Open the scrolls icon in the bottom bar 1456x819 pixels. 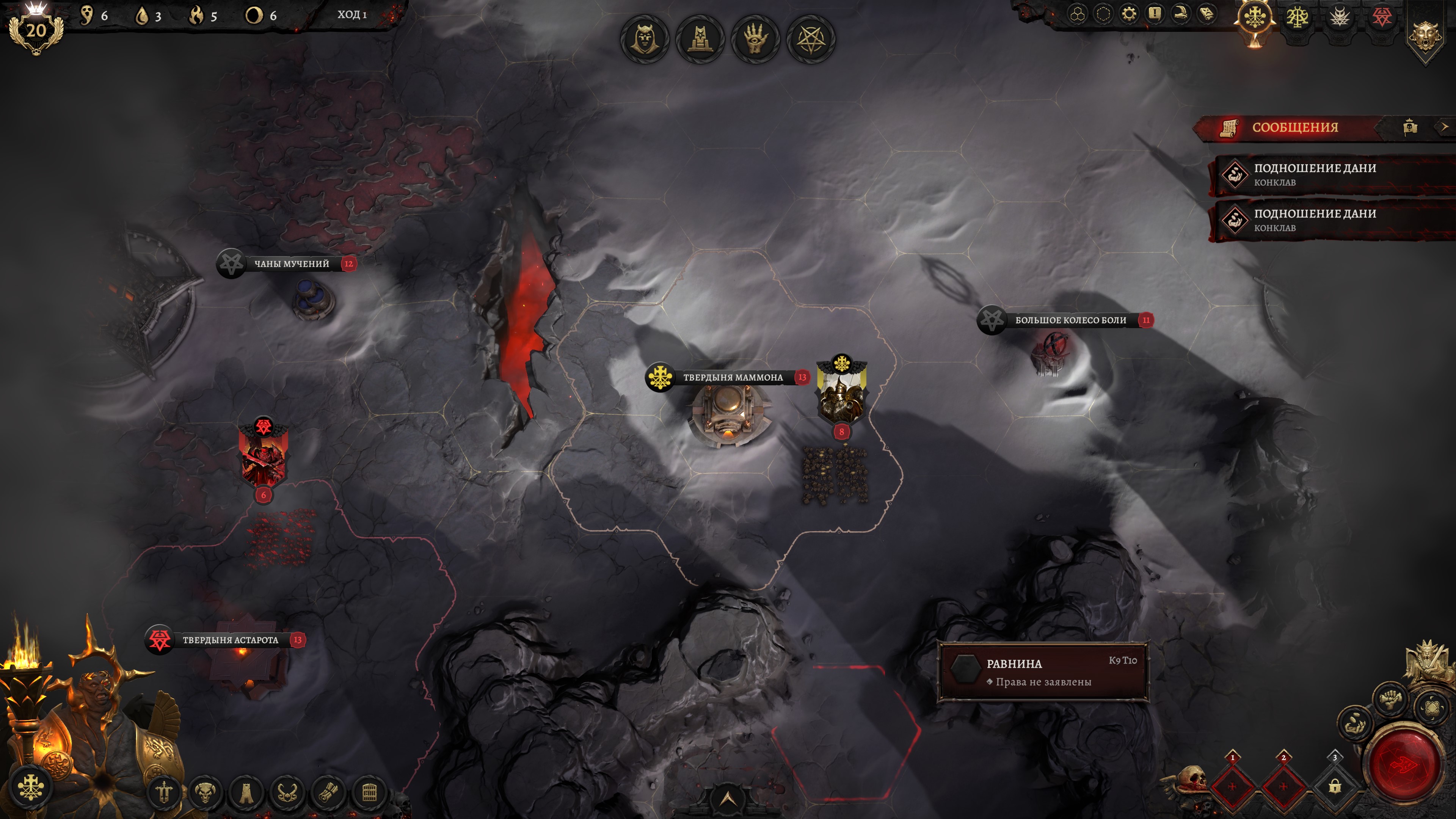pos(328,792)
